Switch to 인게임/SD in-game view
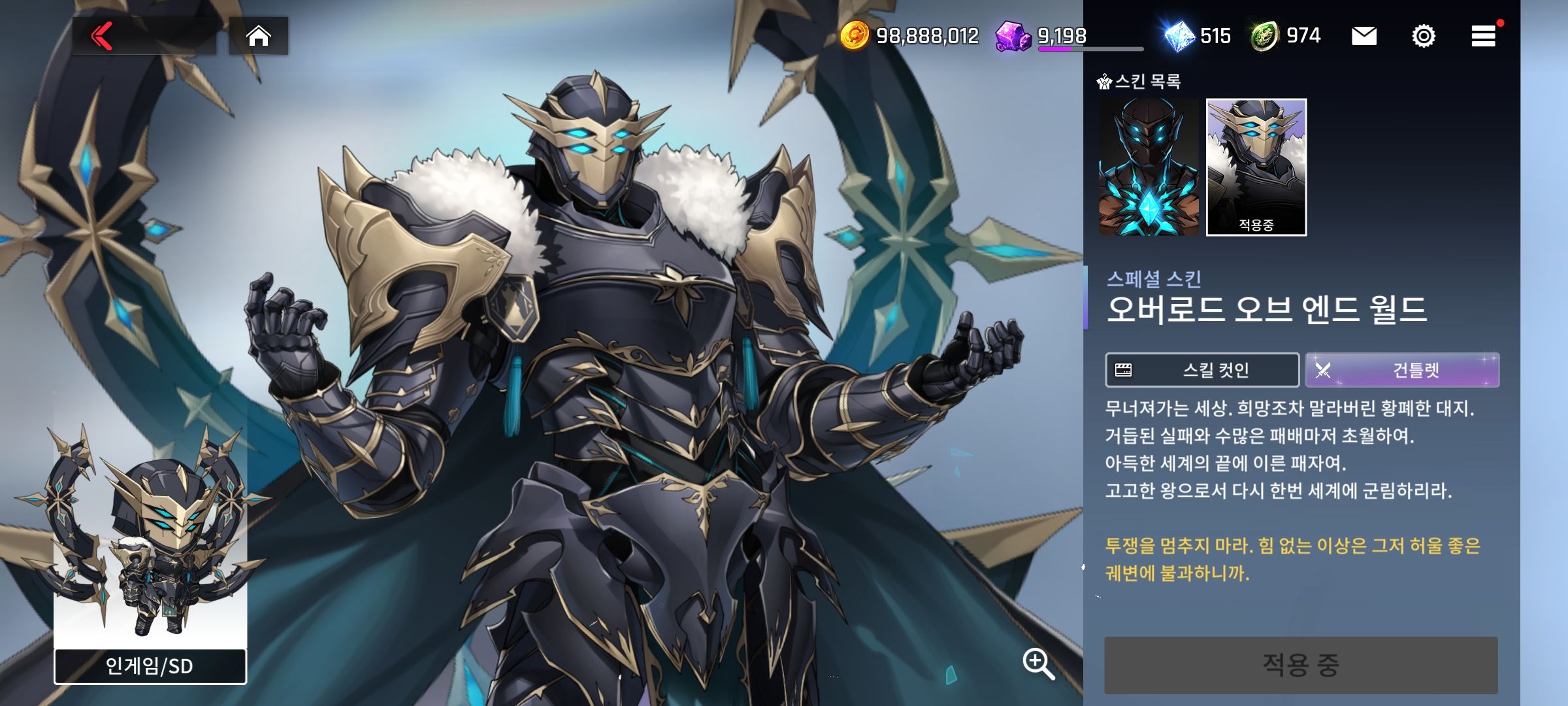1568x706 pixels. (x=150, y=666)
